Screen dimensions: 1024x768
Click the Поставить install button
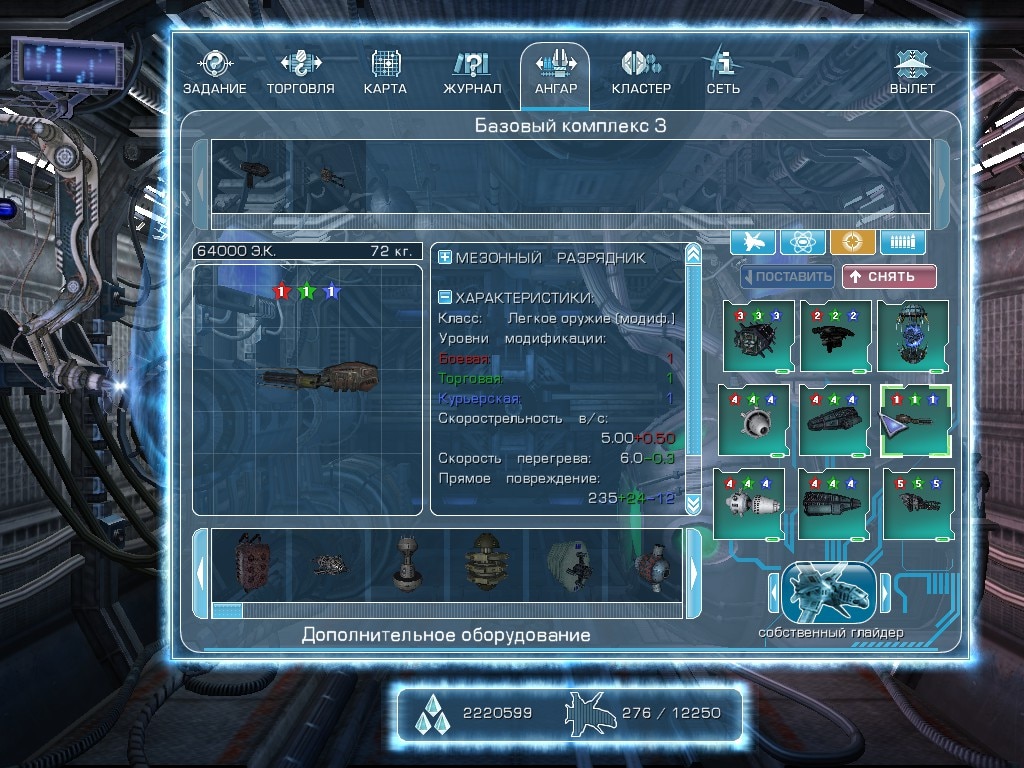787,277
